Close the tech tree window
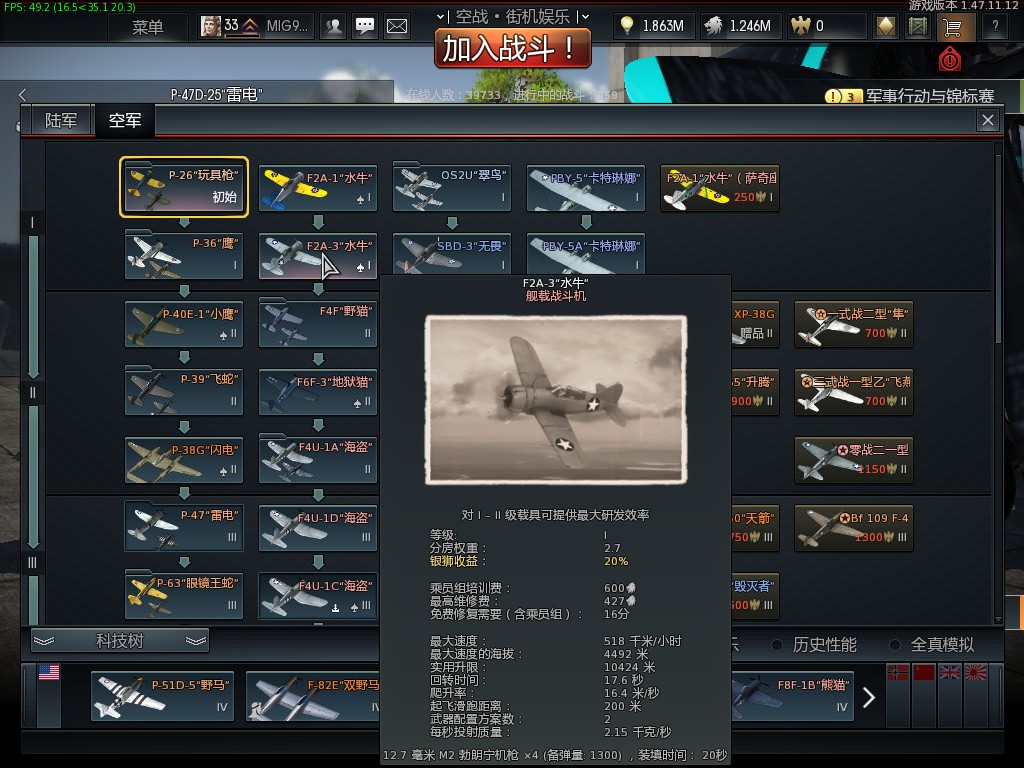The image size is (1024, 768). [988, 120]
